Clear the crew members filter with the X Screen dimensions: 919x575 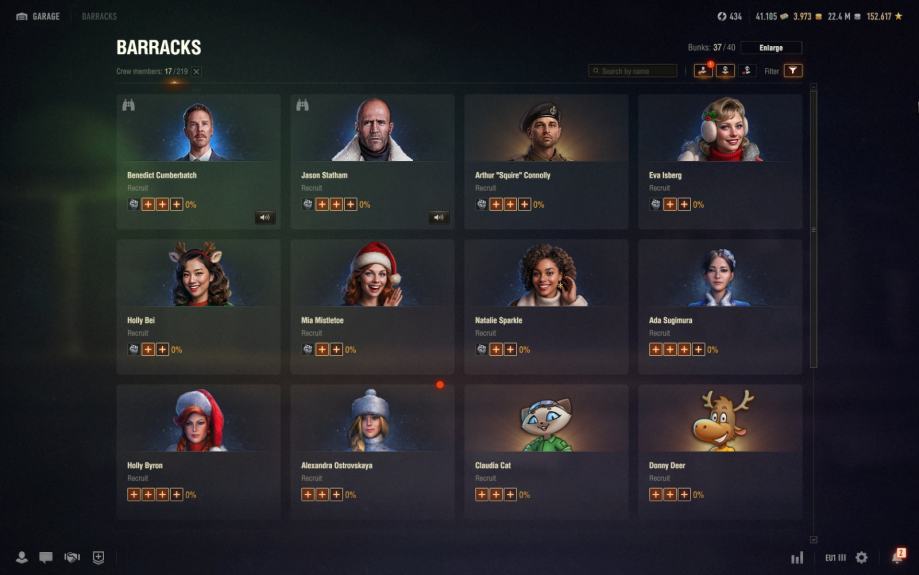click(196, 72)
